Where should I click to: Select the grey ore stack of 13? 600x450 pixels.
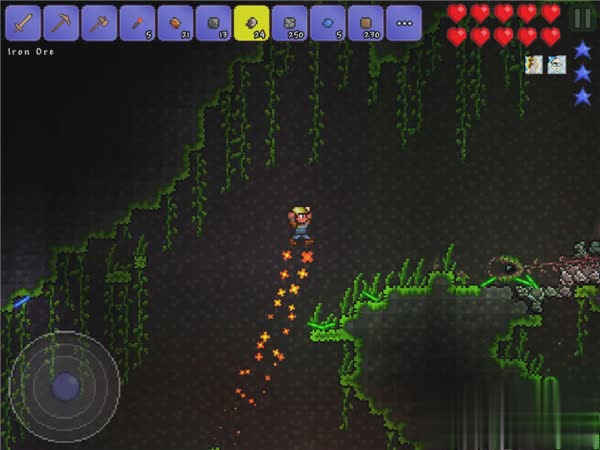pos(214,22)
